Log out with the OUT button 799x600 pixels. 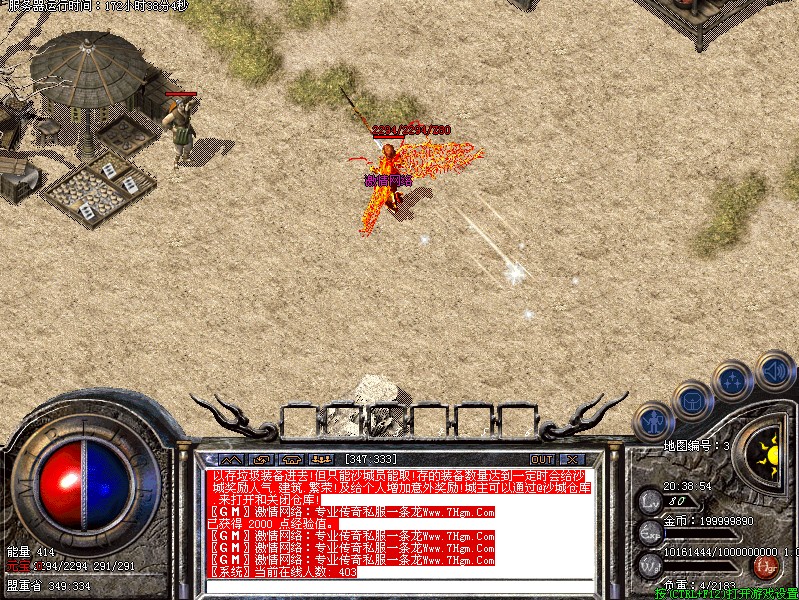542,459
